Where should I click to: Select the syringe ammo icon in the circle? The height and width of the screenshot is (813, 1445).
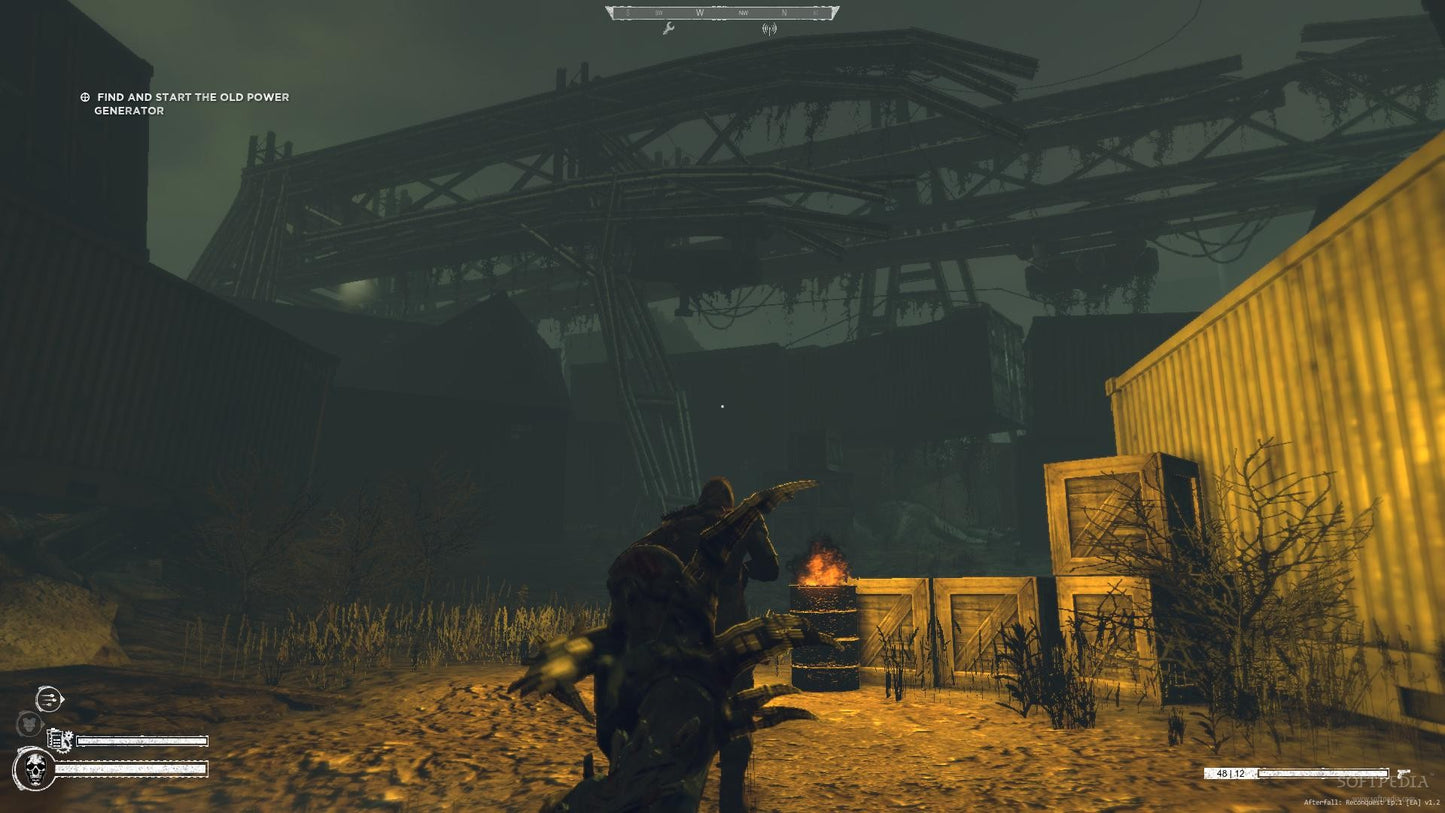pos(48,699)
